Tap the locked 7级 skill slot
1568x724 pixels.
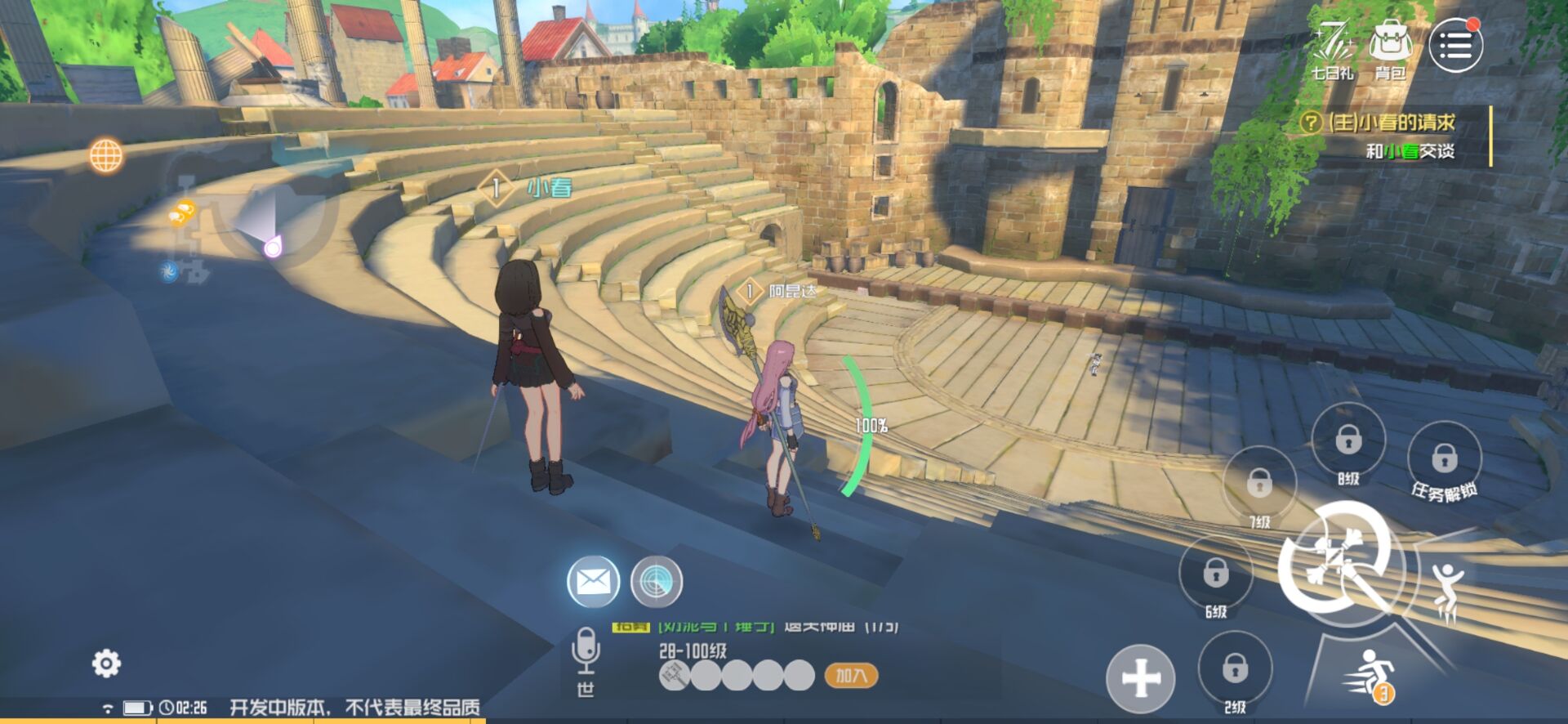1259,484
